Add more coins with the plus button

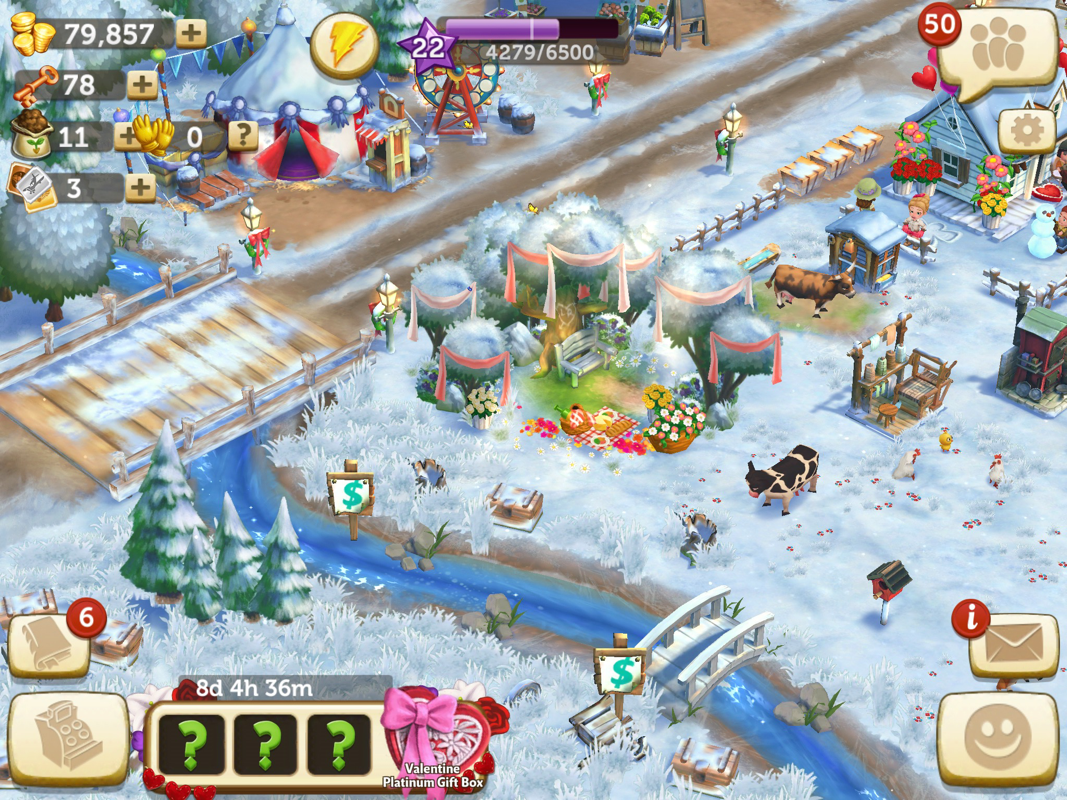[191, 33]
